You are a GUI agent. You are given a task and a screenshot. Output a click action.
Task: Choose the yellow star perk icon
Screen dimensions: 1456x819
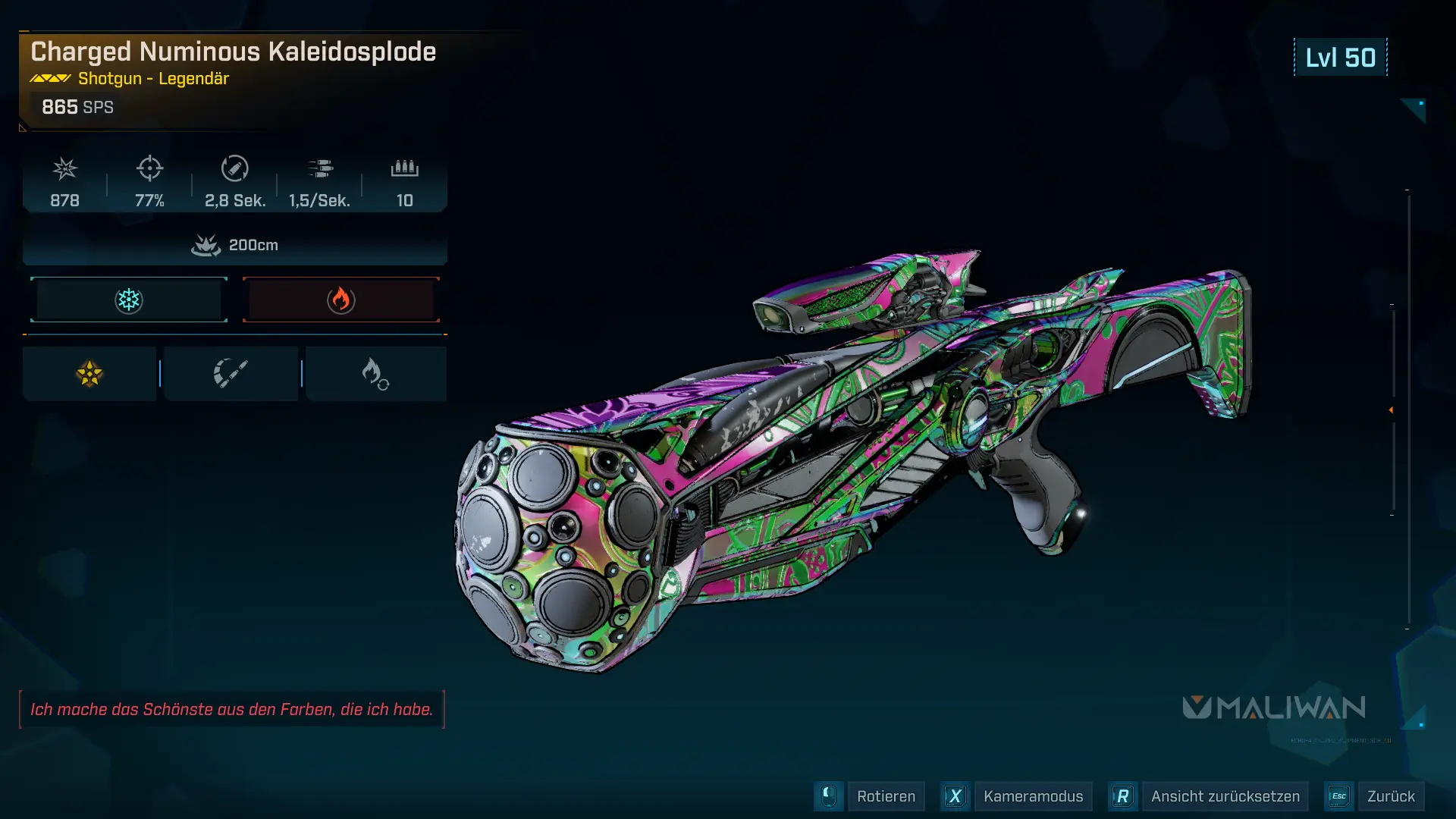(89, 374)
